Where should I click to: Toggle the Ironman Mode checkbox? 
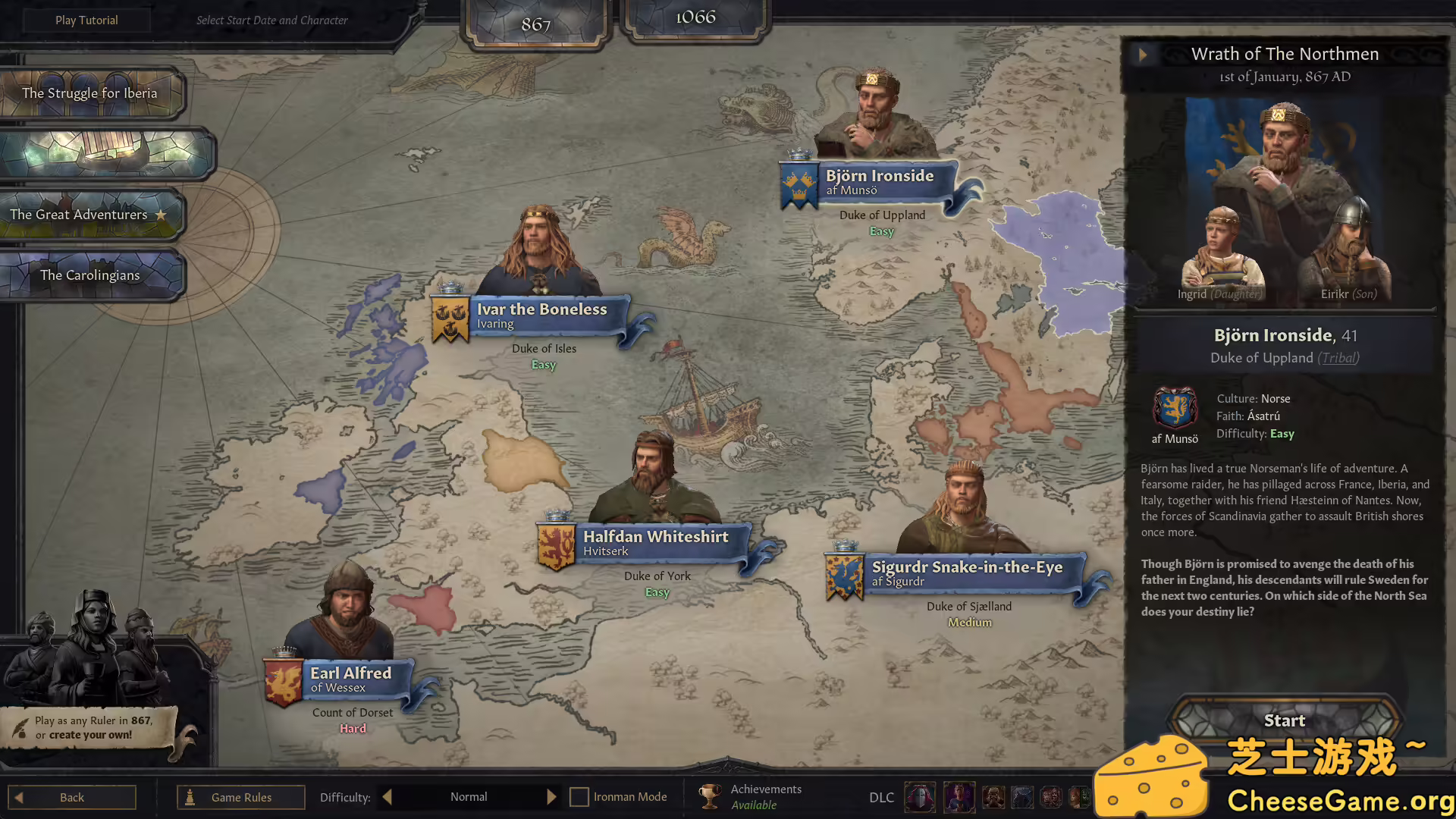point(579,797)
